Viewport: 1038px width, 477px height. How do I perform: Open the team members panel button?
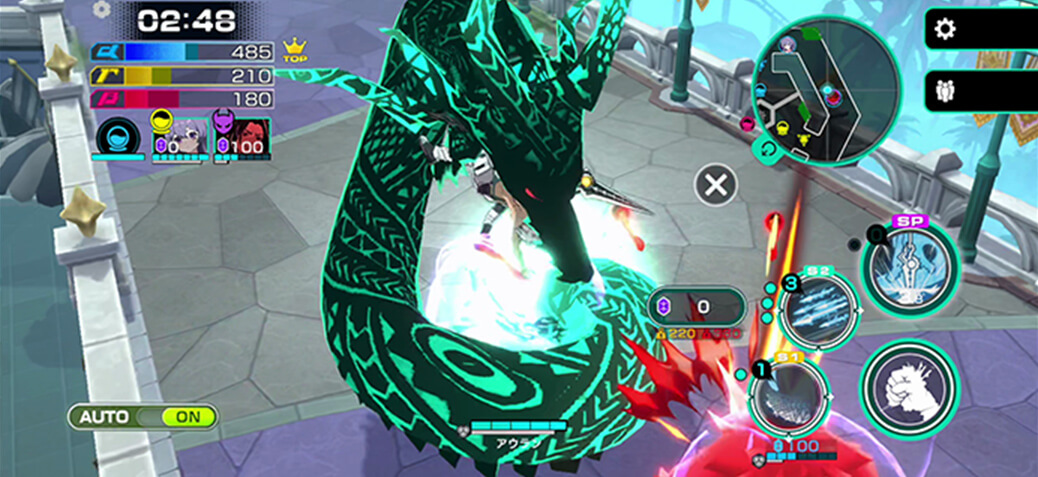click(944, 91)
